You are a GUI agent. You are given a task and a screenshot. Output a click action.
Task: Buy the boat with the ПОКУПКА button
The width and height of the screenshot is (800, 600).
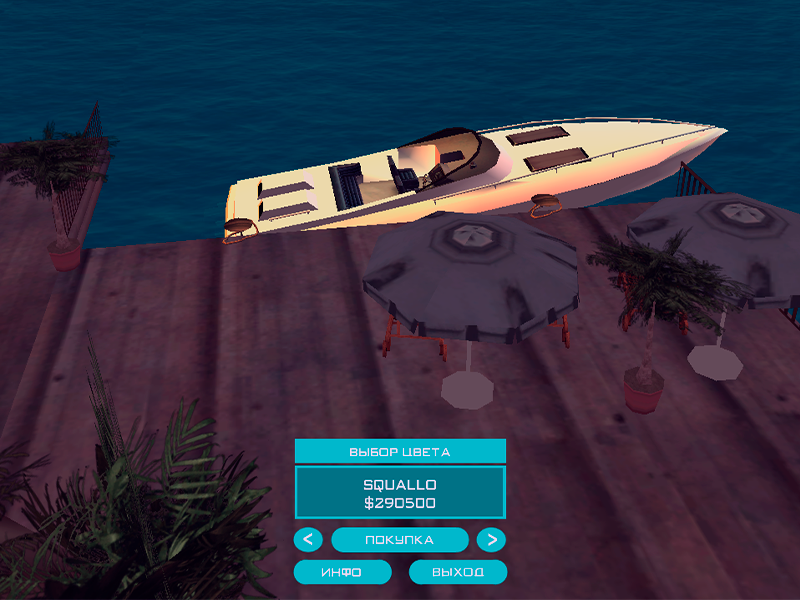tap(399, 540)
